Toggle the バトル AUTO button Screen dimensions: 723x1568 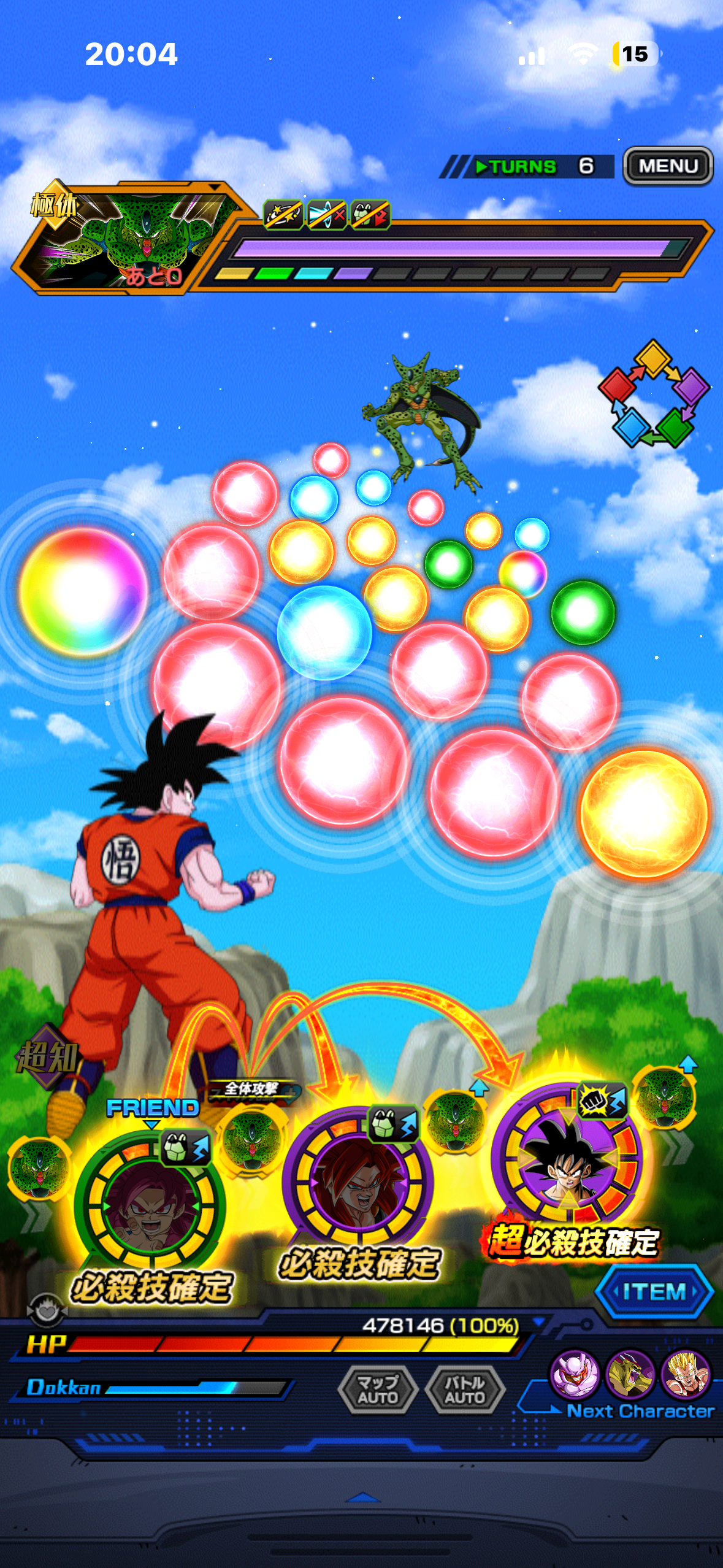pos(465,1389)
